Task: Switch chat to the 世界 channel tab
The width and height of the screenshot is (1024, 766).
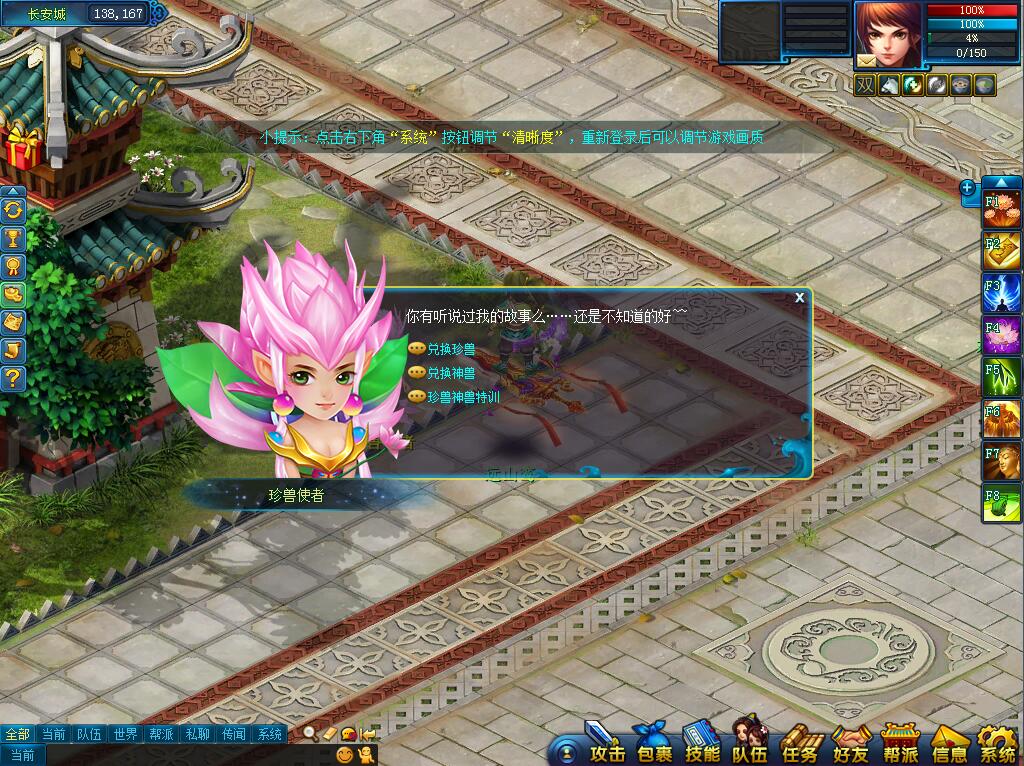Action: tap(125, 734)
